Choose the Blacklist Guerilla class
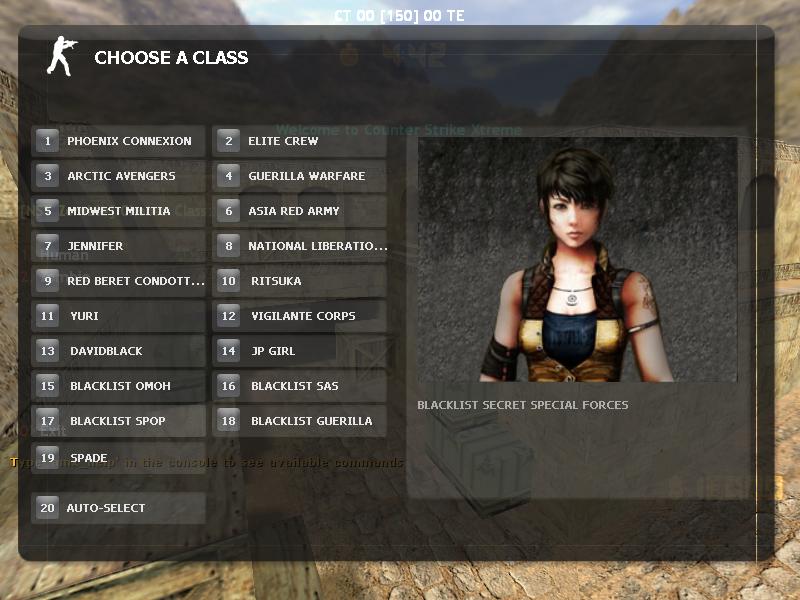The height and width of the screenshot is (600, 800). (x=299, y=421)
